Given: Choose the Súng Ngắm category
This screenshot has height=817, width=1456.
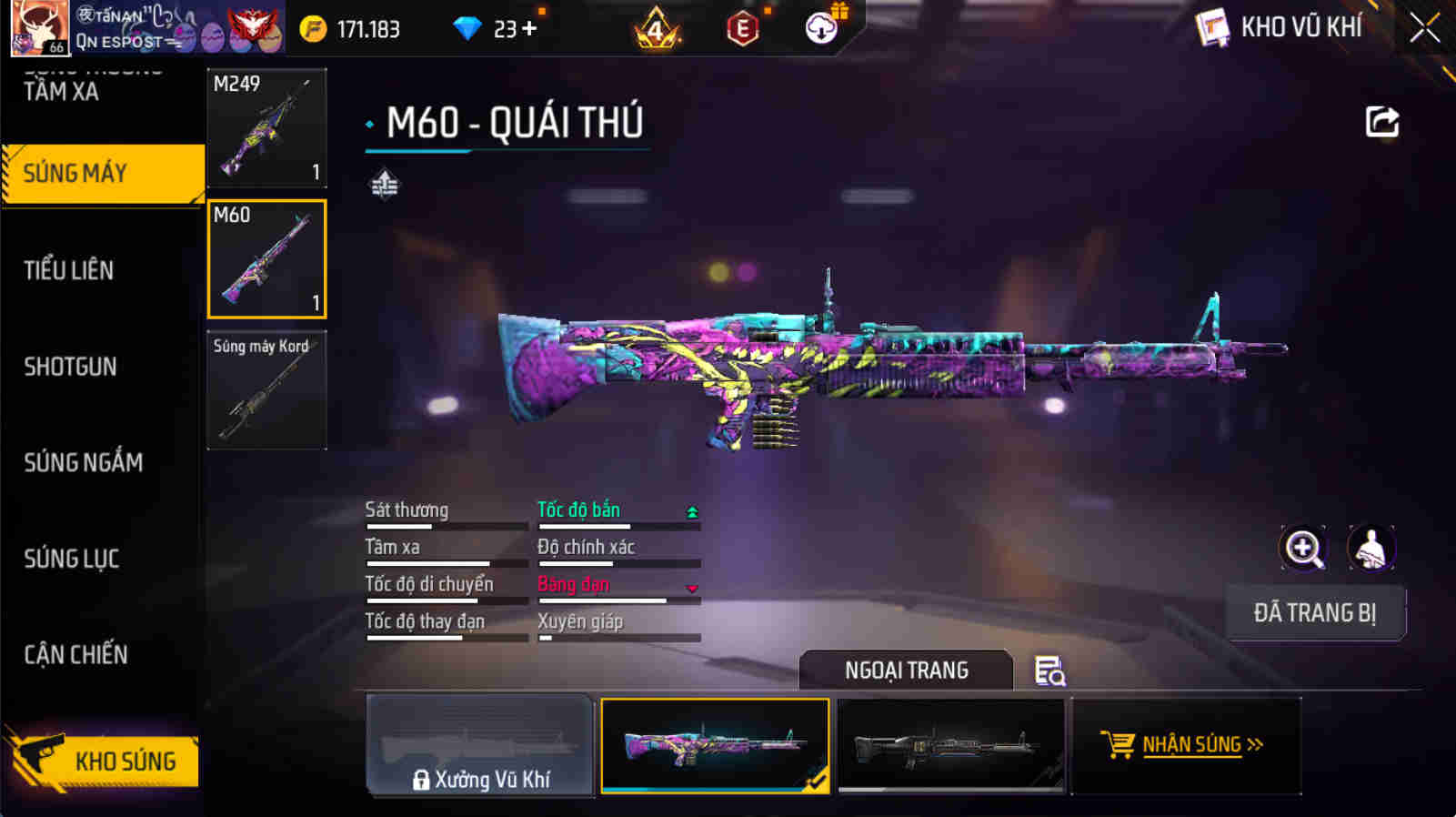Looking at the screenshot, I should (83, 462).
